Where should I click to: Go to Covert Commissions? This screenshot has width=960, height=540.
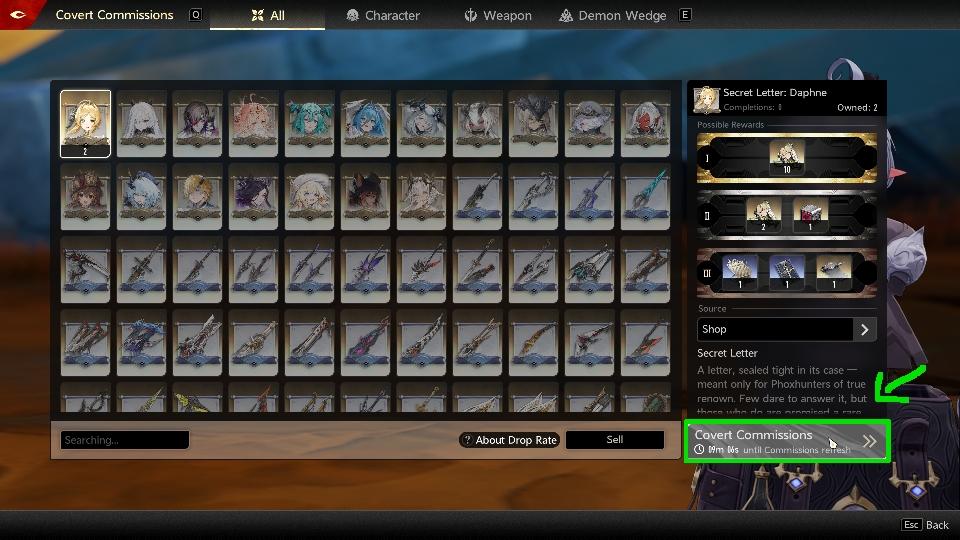coord(785,441)
